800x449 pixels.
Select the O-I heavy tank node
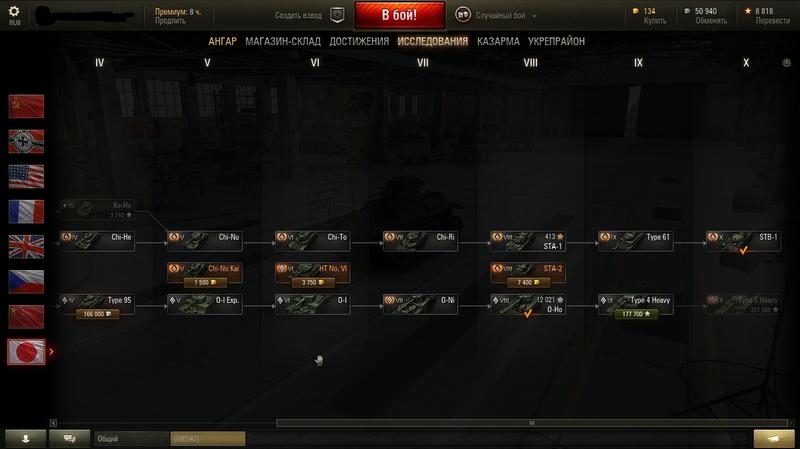tap(312, 302)
